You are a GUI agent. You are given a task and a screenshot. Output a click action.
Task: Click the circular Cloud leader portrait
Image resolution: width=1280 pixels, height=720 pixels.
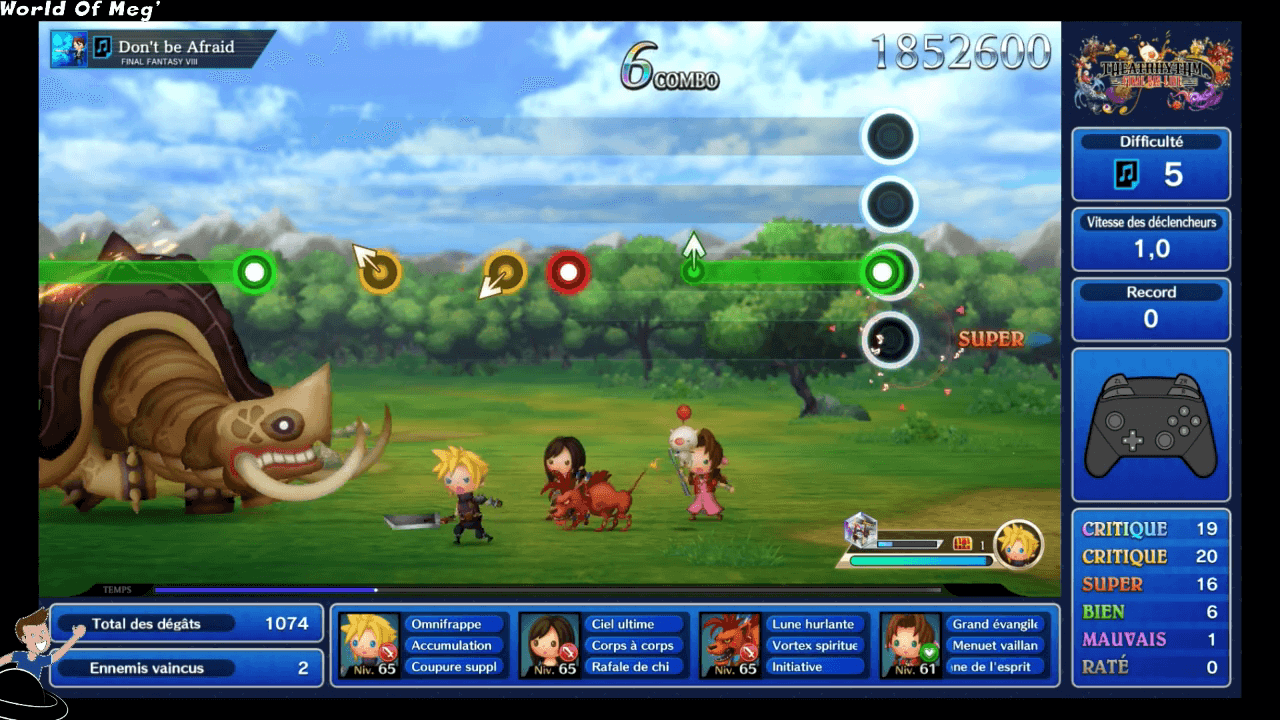(x=1019, y=543)
